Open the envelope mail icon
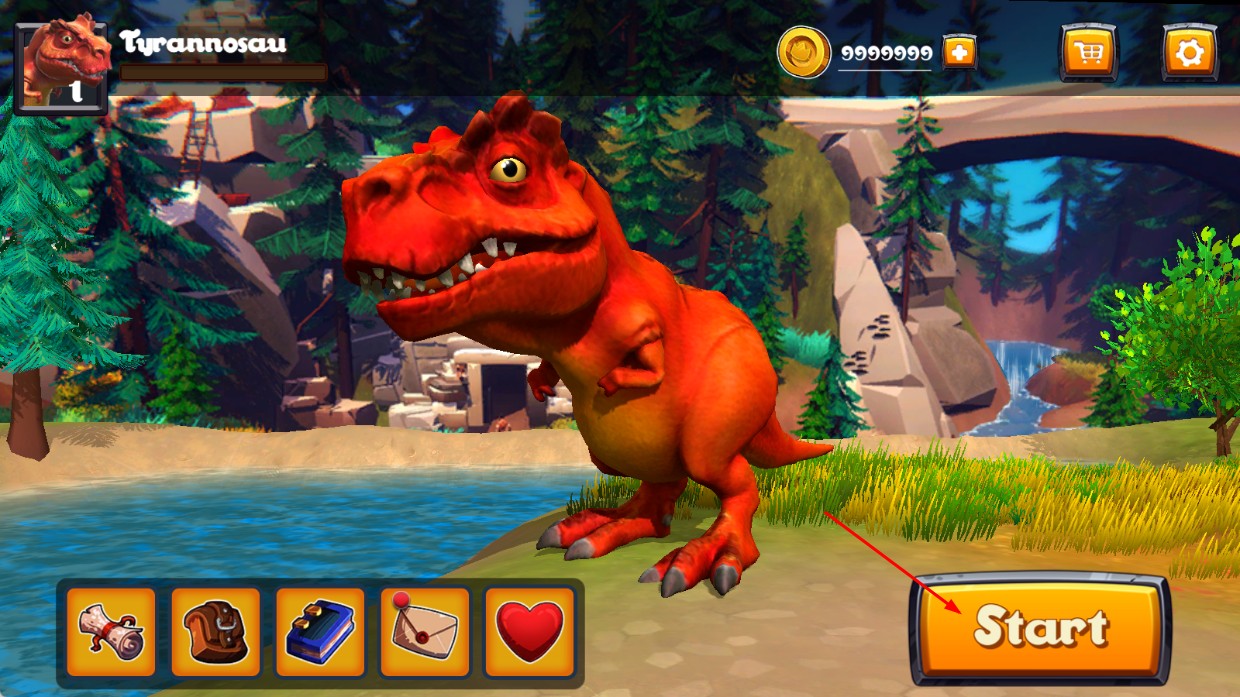The height and width of the screenshot is (697, 1240). point(425,632)
